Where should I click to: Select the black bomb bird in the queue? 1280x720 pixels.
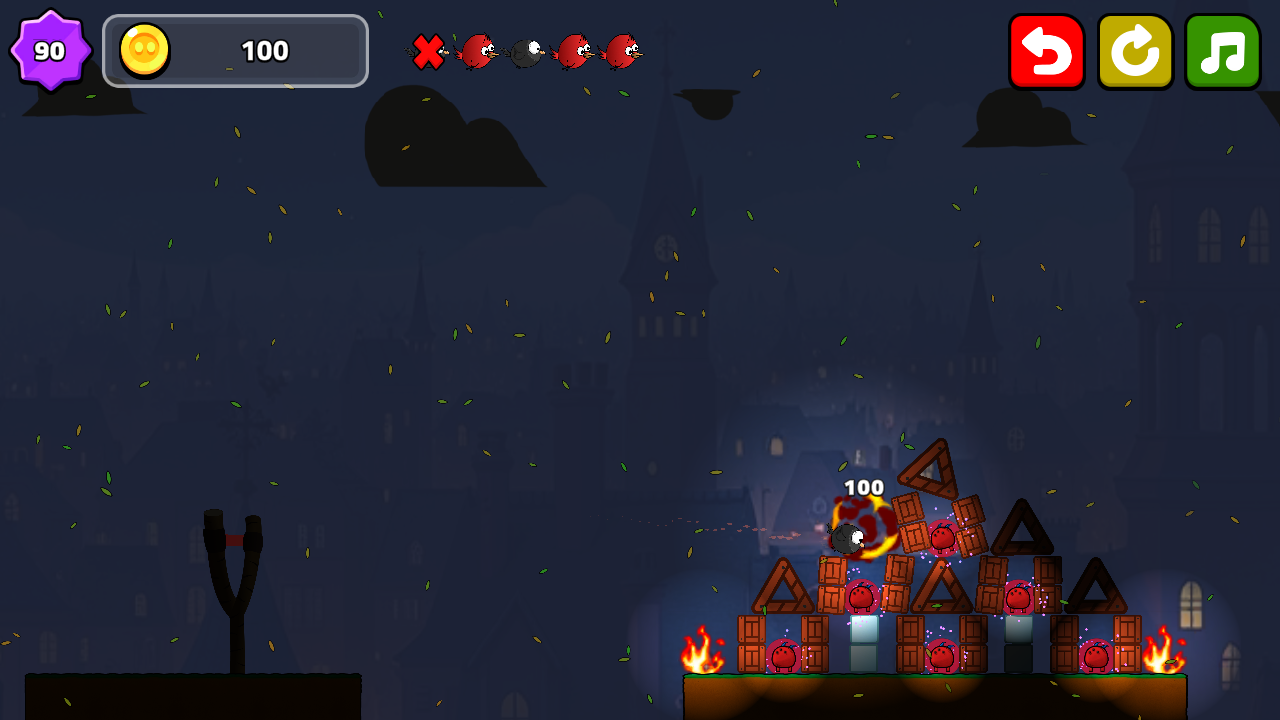(x=524, y=52)
